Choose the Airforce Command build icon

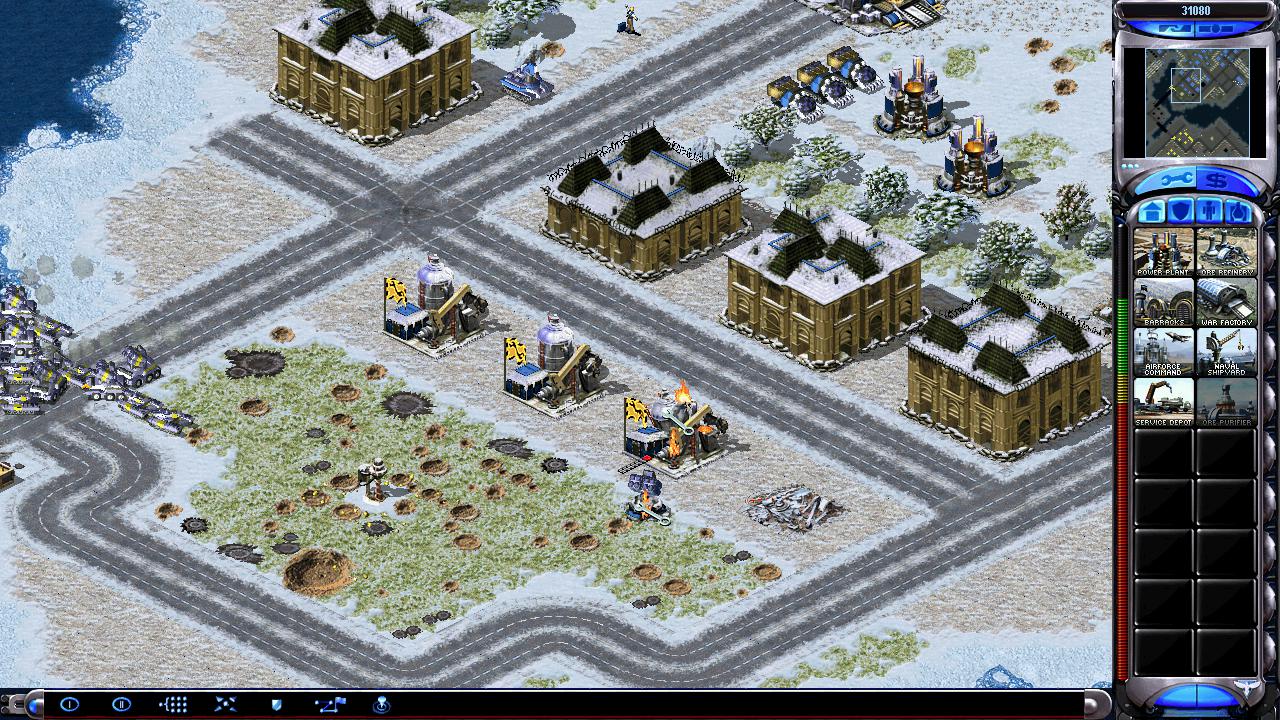coord(1163,352)
